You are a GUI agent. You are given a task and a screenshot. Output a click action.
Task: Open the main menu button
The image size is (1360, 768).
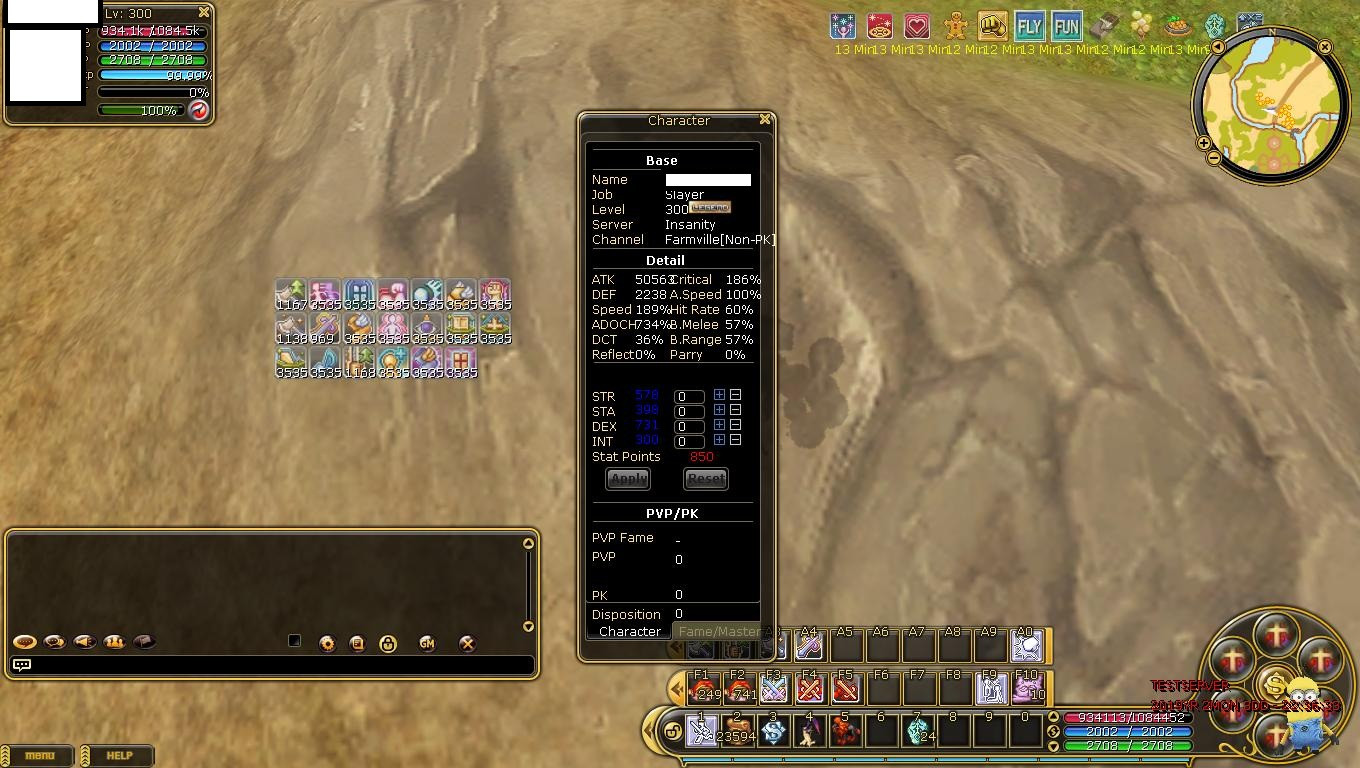[x=39, y=756]
